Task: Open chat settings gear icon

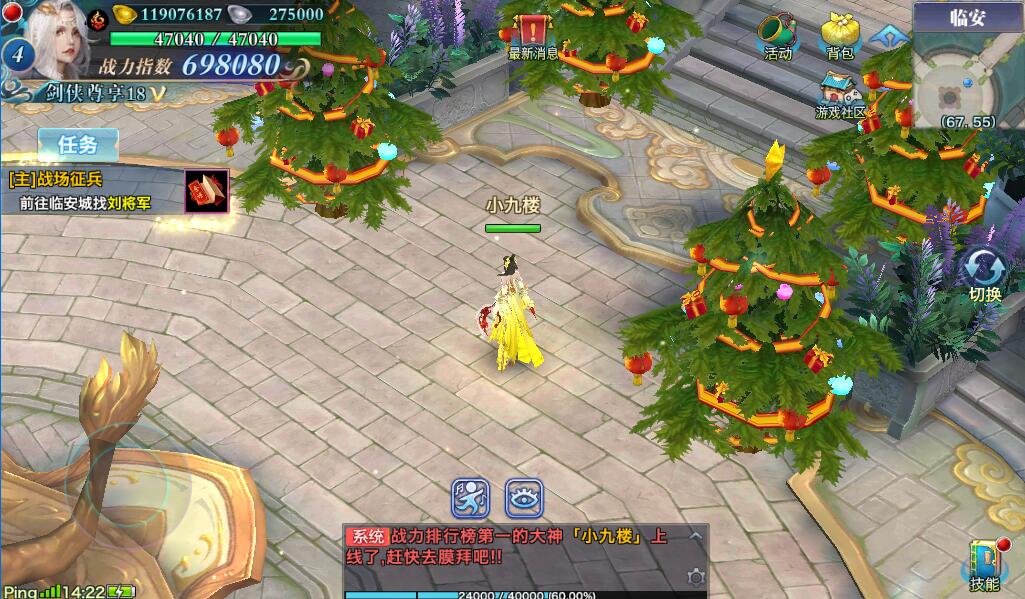Action: pos(696,577)
